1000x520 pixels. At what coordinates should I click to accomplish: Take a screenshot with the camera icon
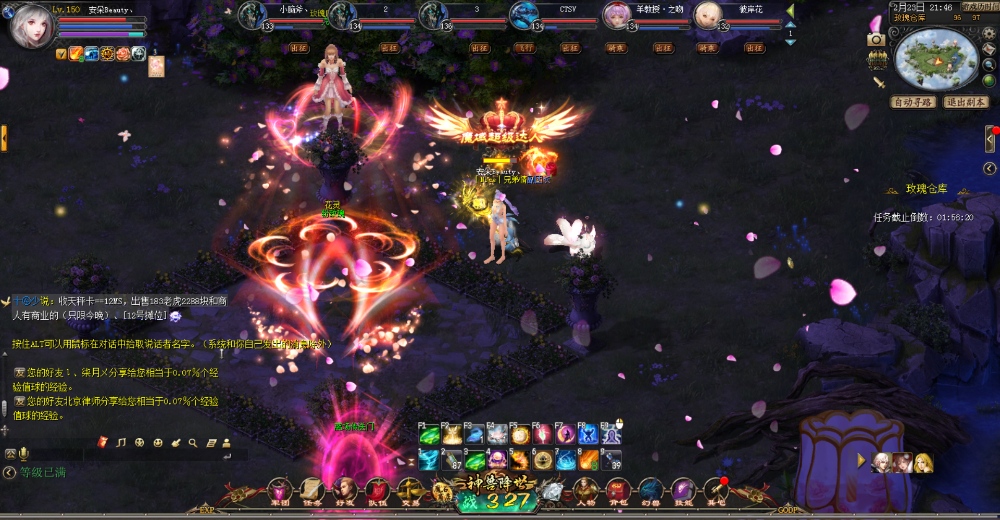tap(876, 39)
